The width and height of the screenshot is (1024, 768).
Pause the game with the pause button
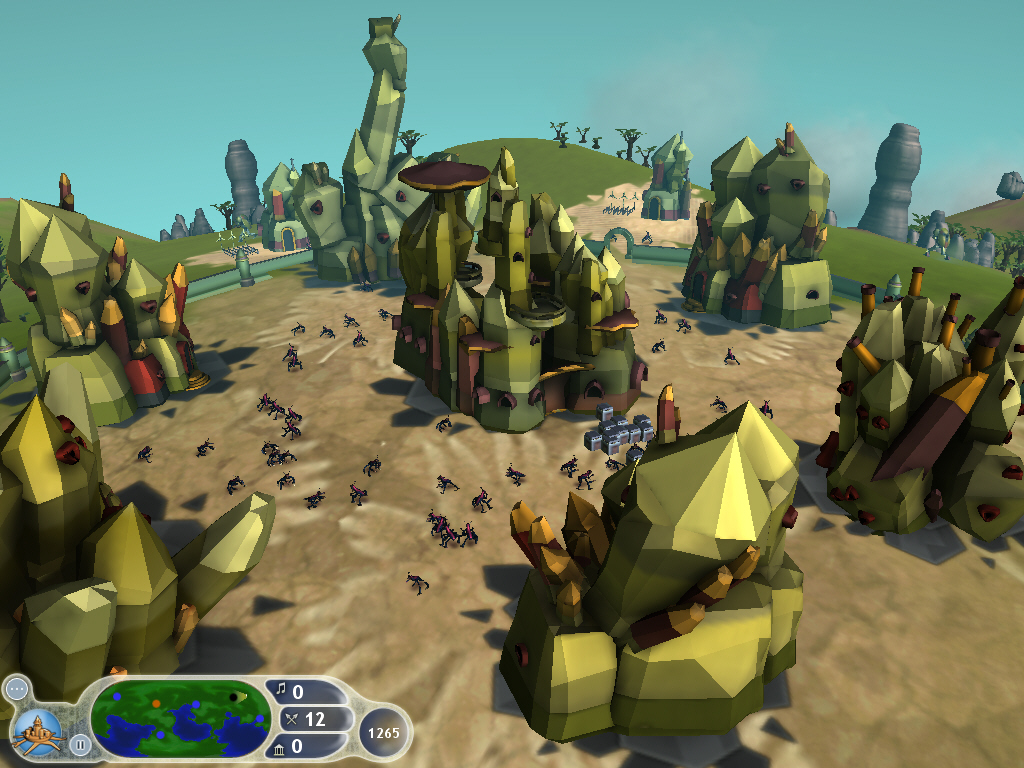point(79,744)
